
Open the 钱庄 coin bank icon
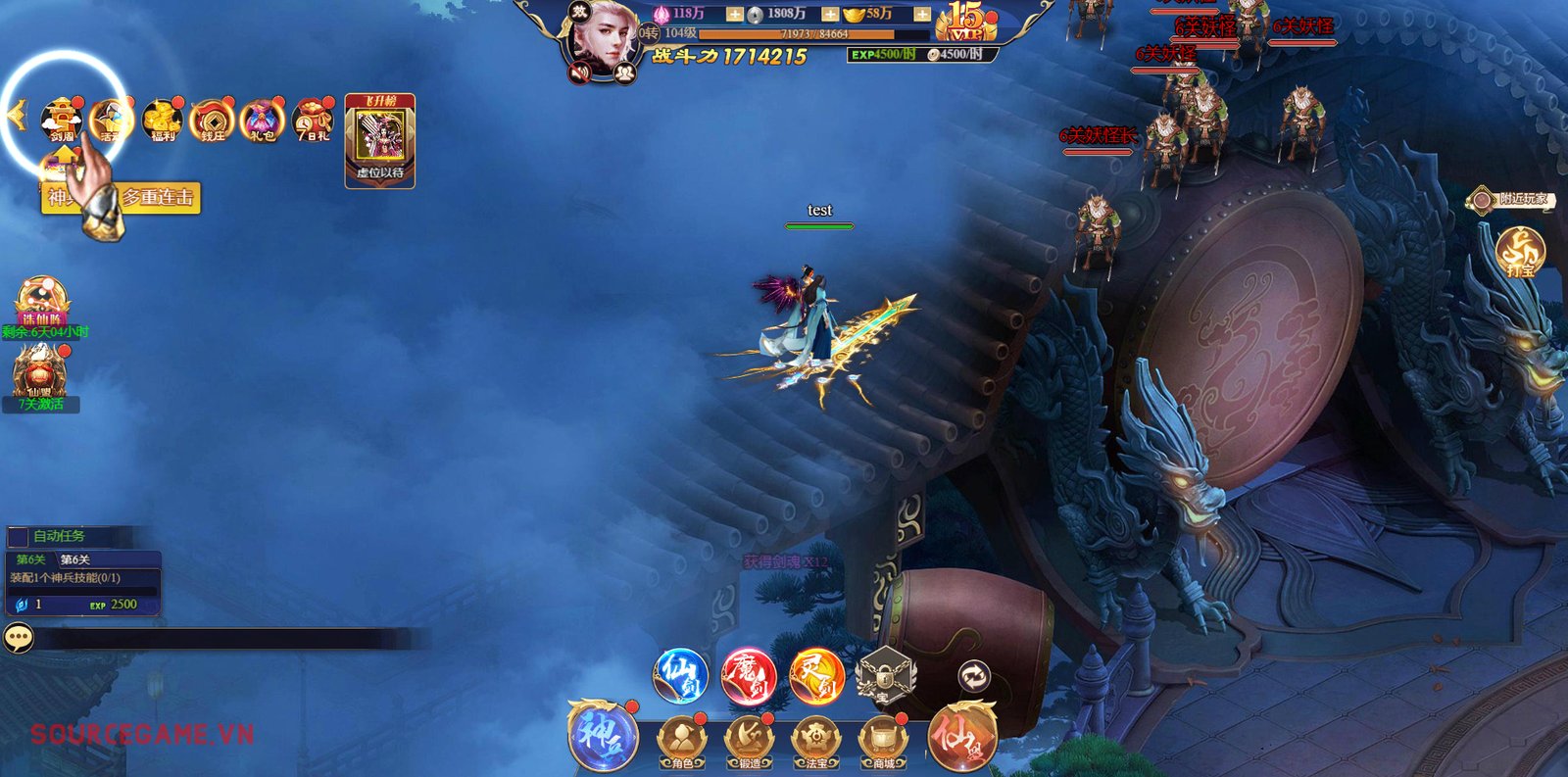(213, 121)
